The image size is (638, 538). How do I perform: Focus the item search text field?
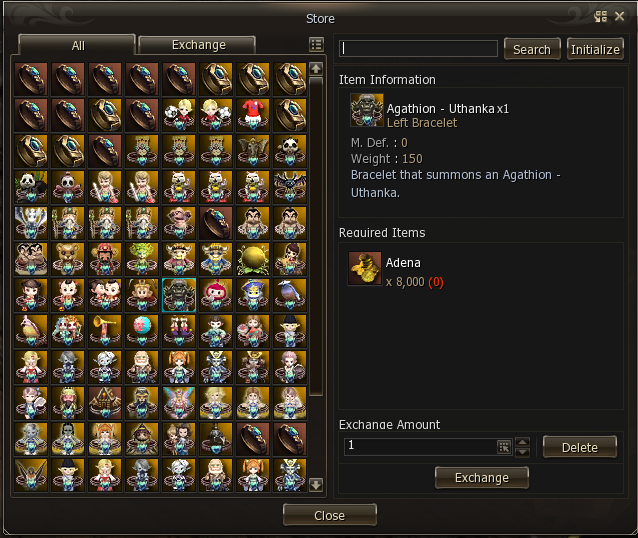418,49
